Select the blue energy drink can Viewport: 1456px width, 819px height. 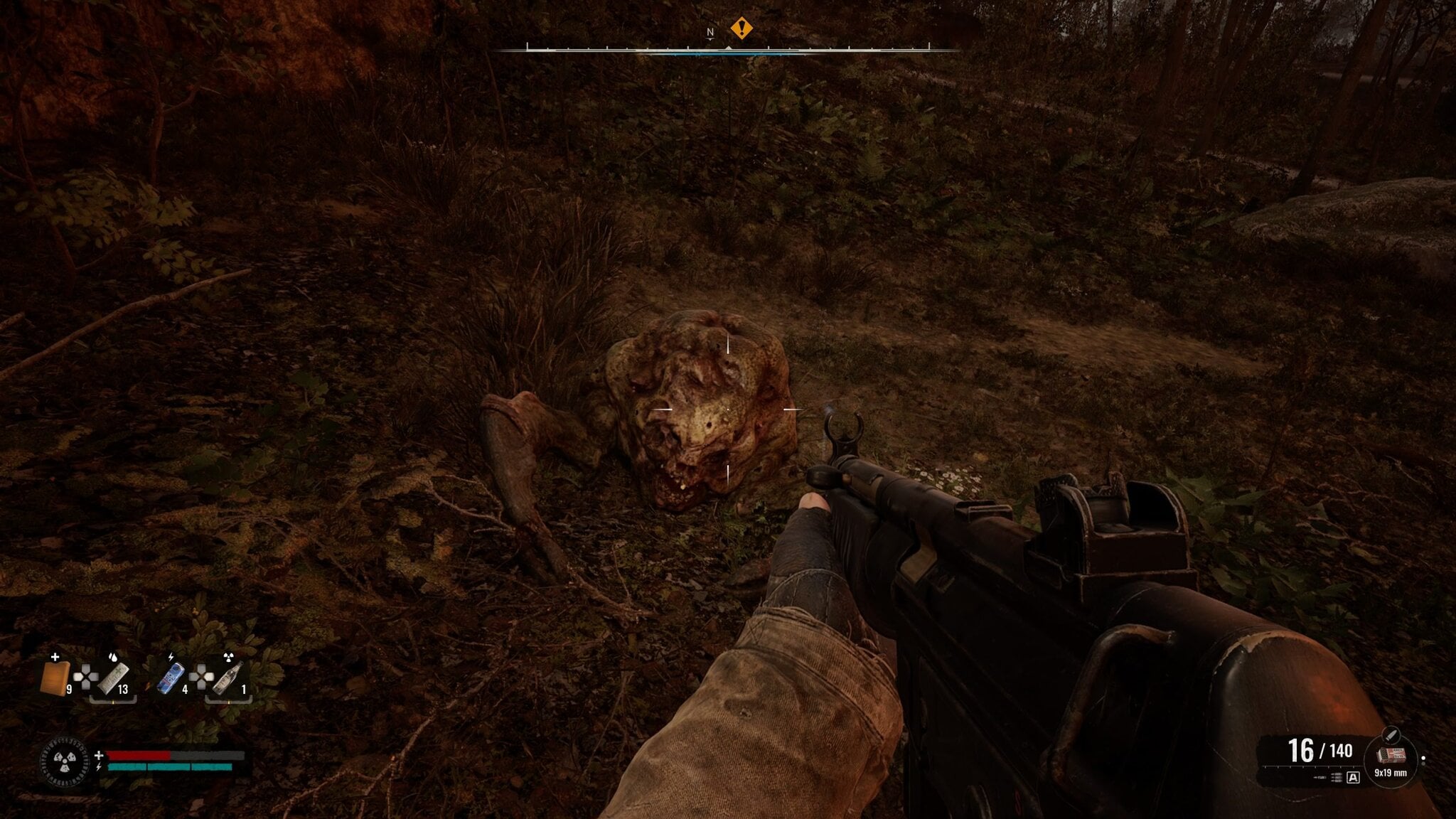click(169, 678)
